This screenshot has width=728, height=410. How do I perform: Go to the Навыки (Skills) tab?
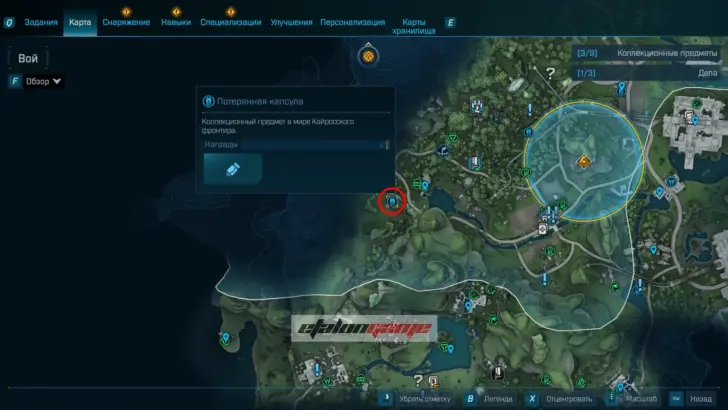[x=175, y=22]
